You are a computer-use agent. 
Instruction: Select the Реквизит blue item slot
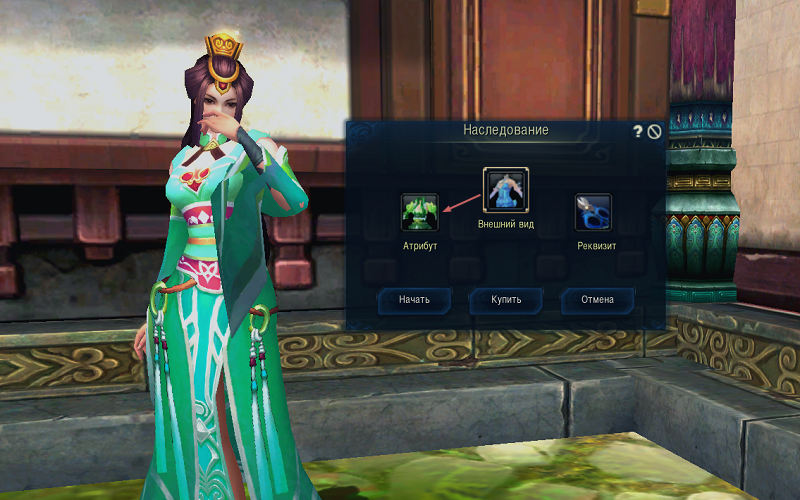tap(593, 213)
